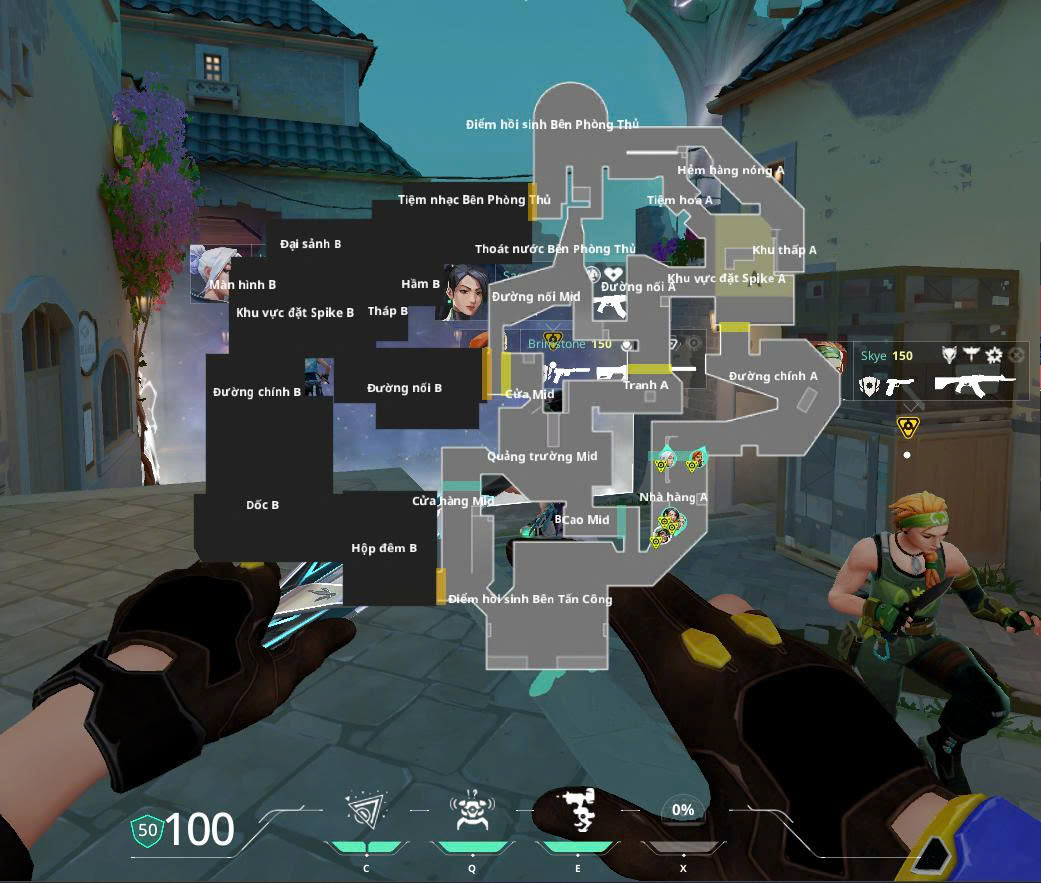Choose the Turret ability icon

click(578, 811)
